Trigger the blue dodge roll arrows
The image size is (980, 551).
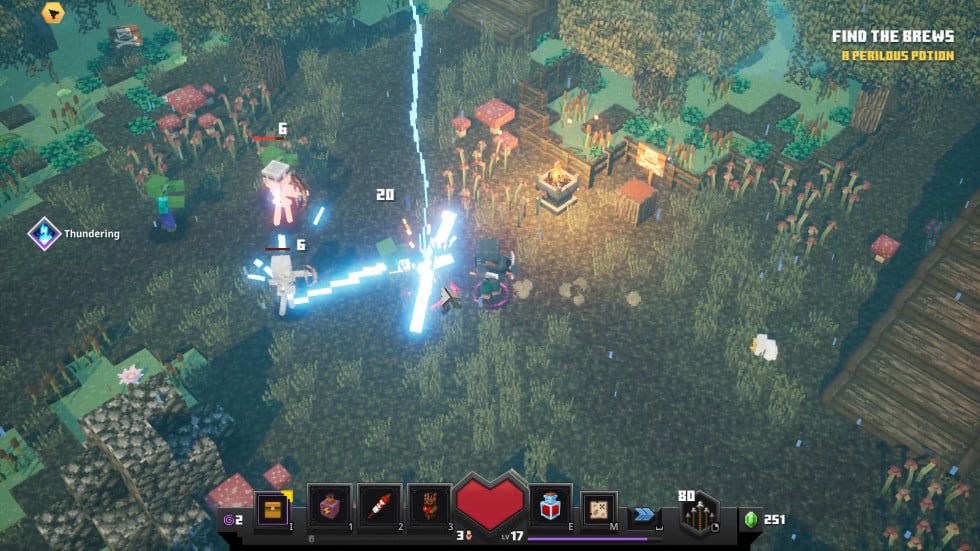[644, 514]
